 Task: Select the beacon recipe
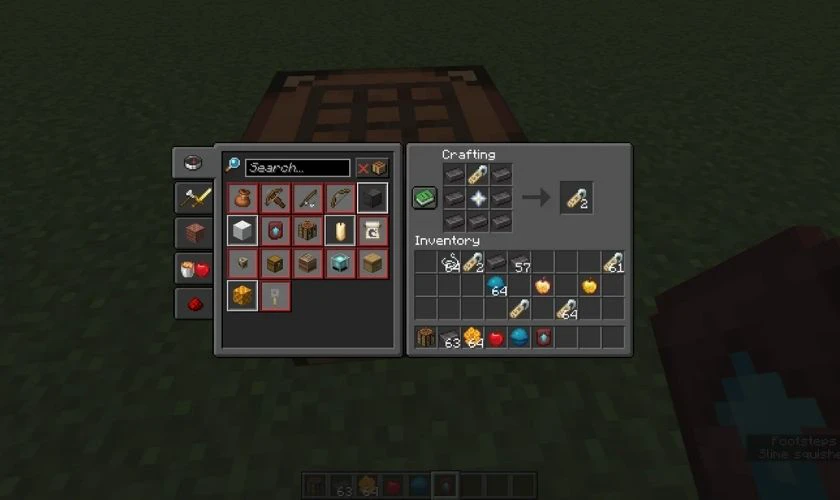(340, 264)
